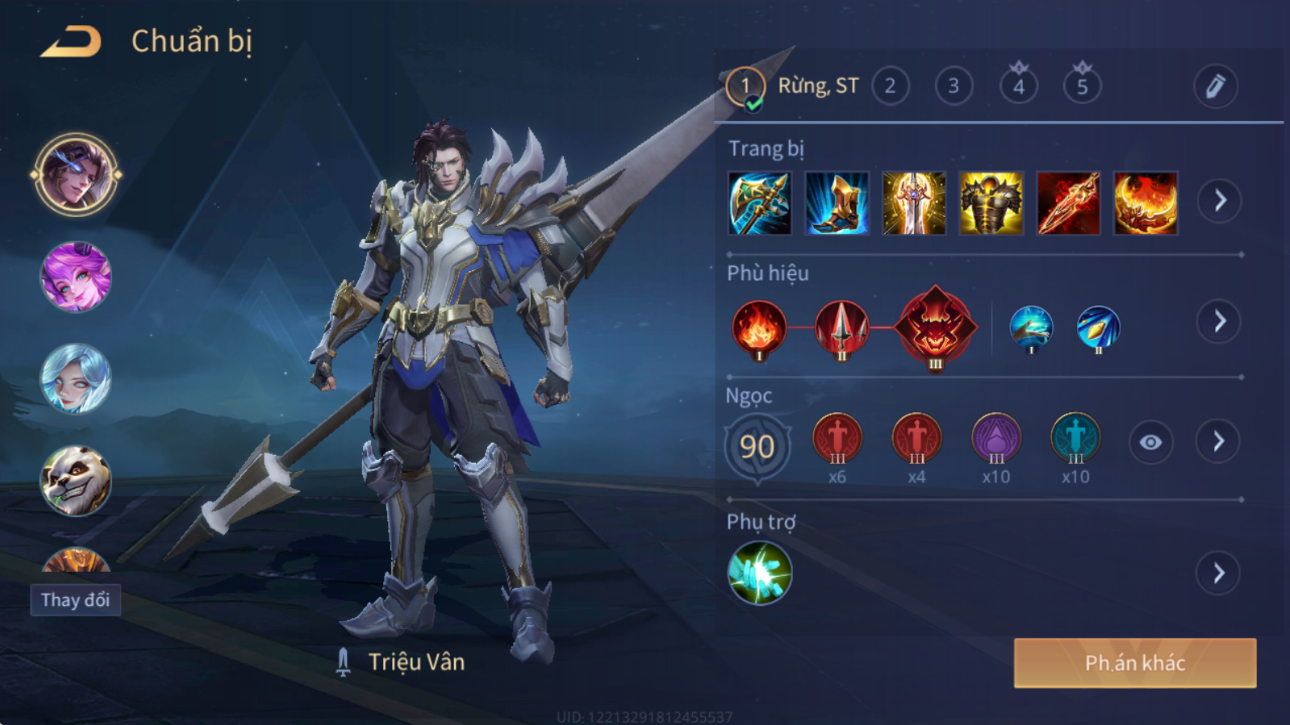
Task: Open the Phụ trợ support skill arrow
Action: coord(1218,573)
